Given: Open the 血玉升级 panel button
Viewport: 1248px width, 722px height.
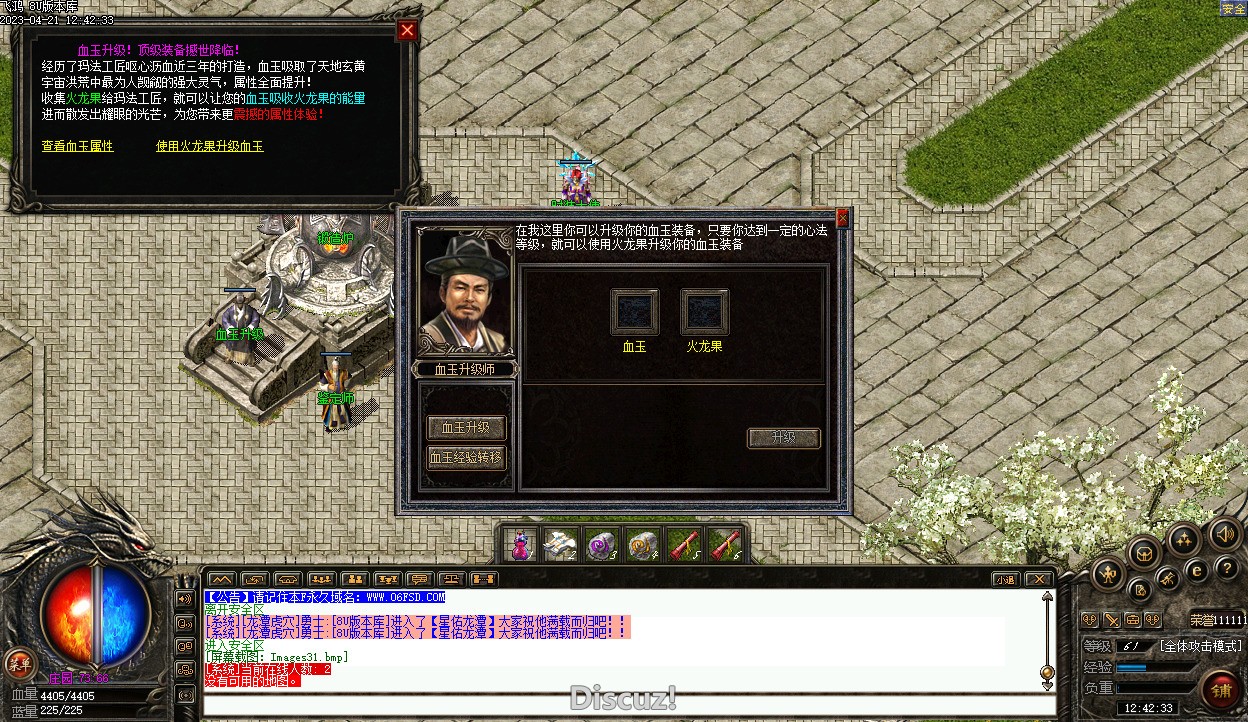Looking at the screenshot, I should (x=466, y=427).
